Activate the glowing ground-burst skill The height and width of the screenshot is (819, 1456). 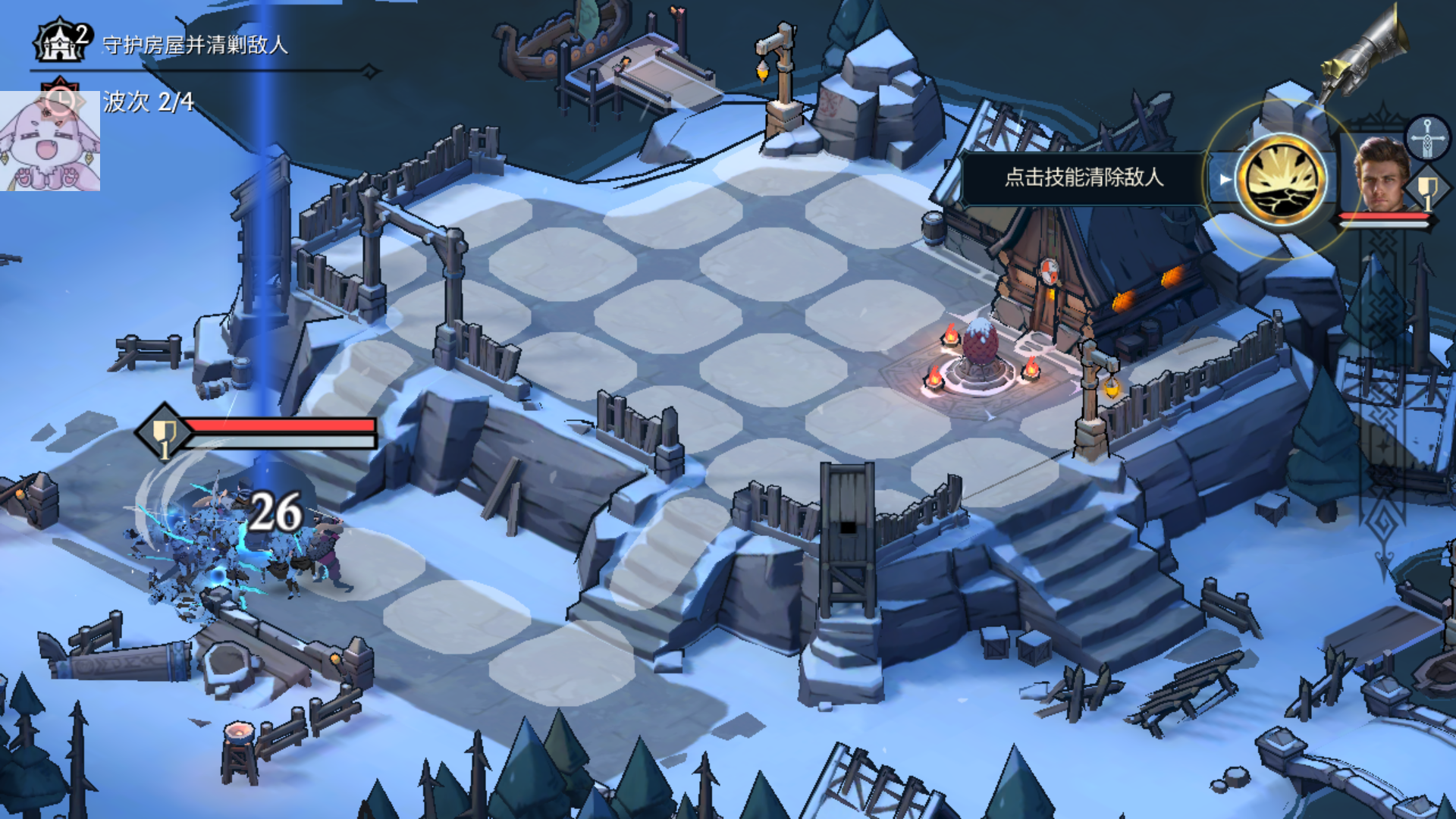1281,180
